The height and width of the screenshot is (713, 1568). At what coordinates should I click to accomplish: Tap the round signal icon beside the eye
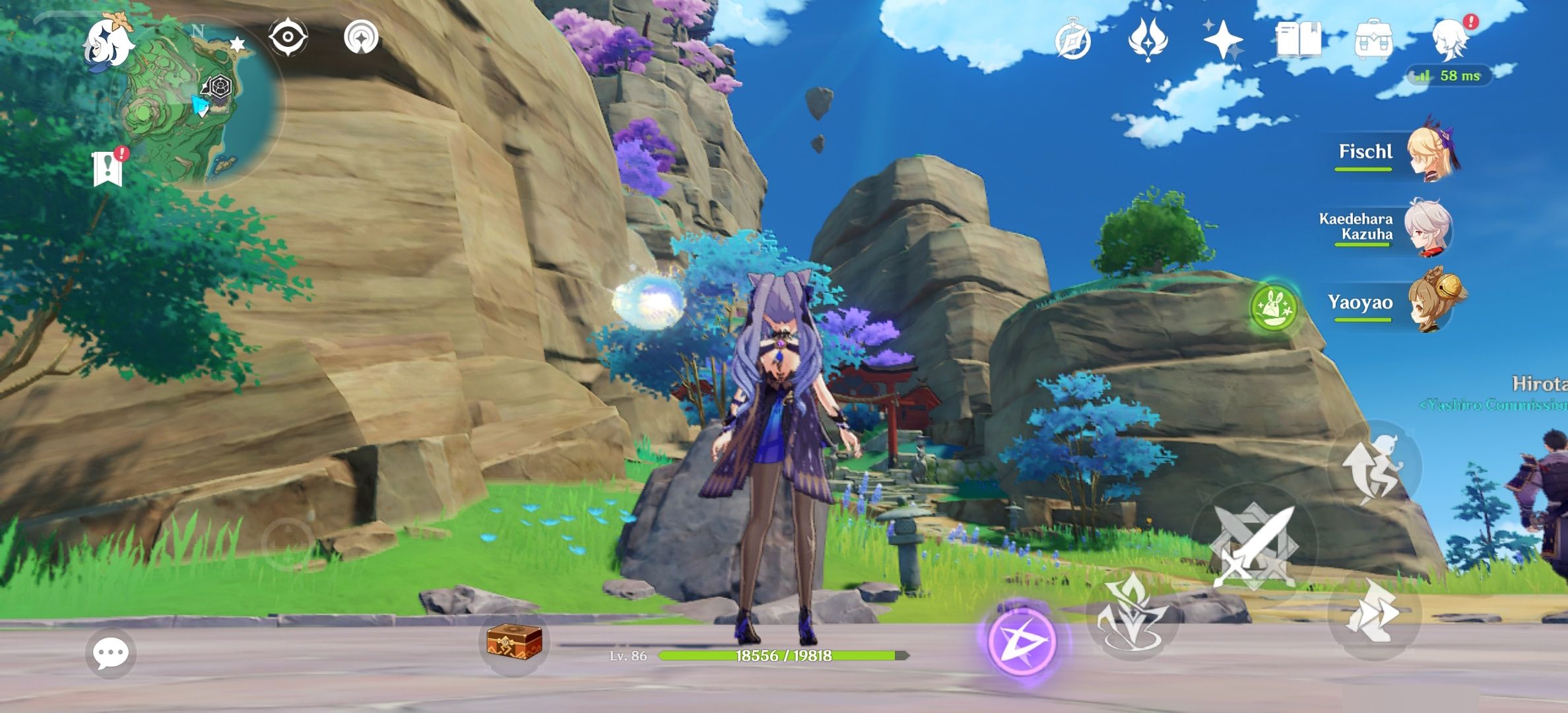point(362,38)
